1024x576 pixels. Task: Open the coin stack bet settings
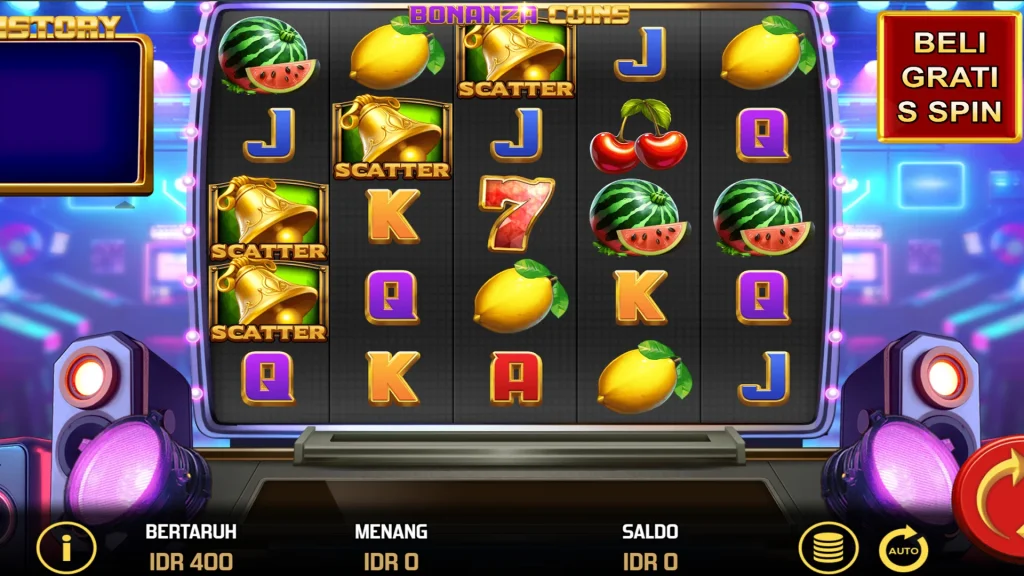[x=828, y=549]
